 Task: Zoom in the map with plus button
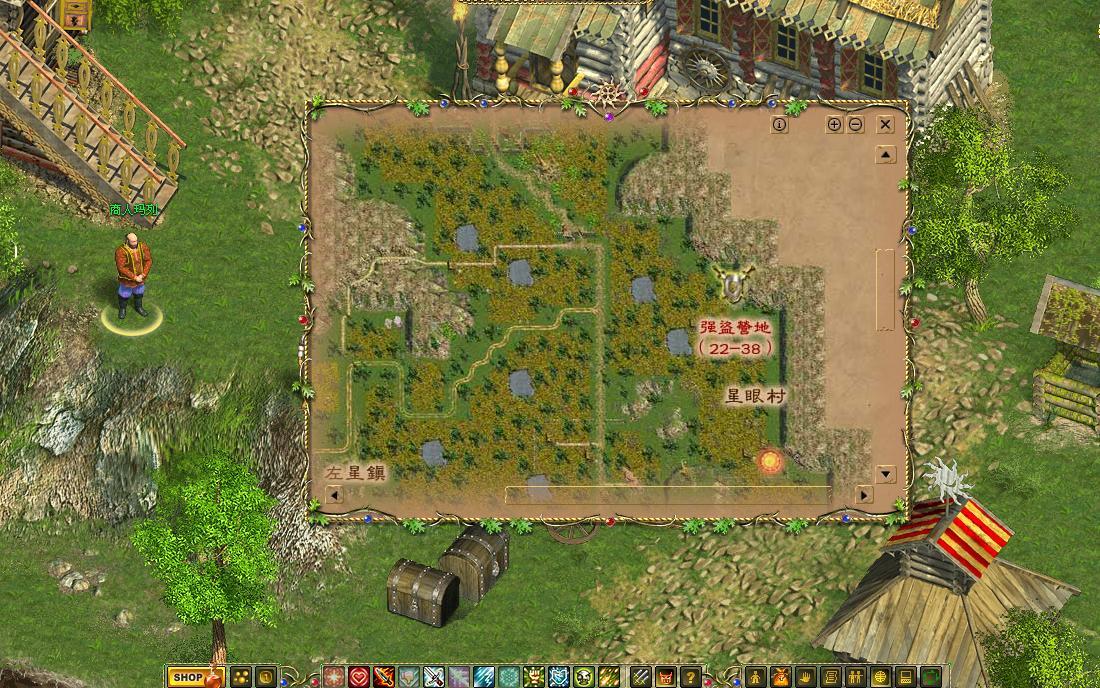point(834,125)
